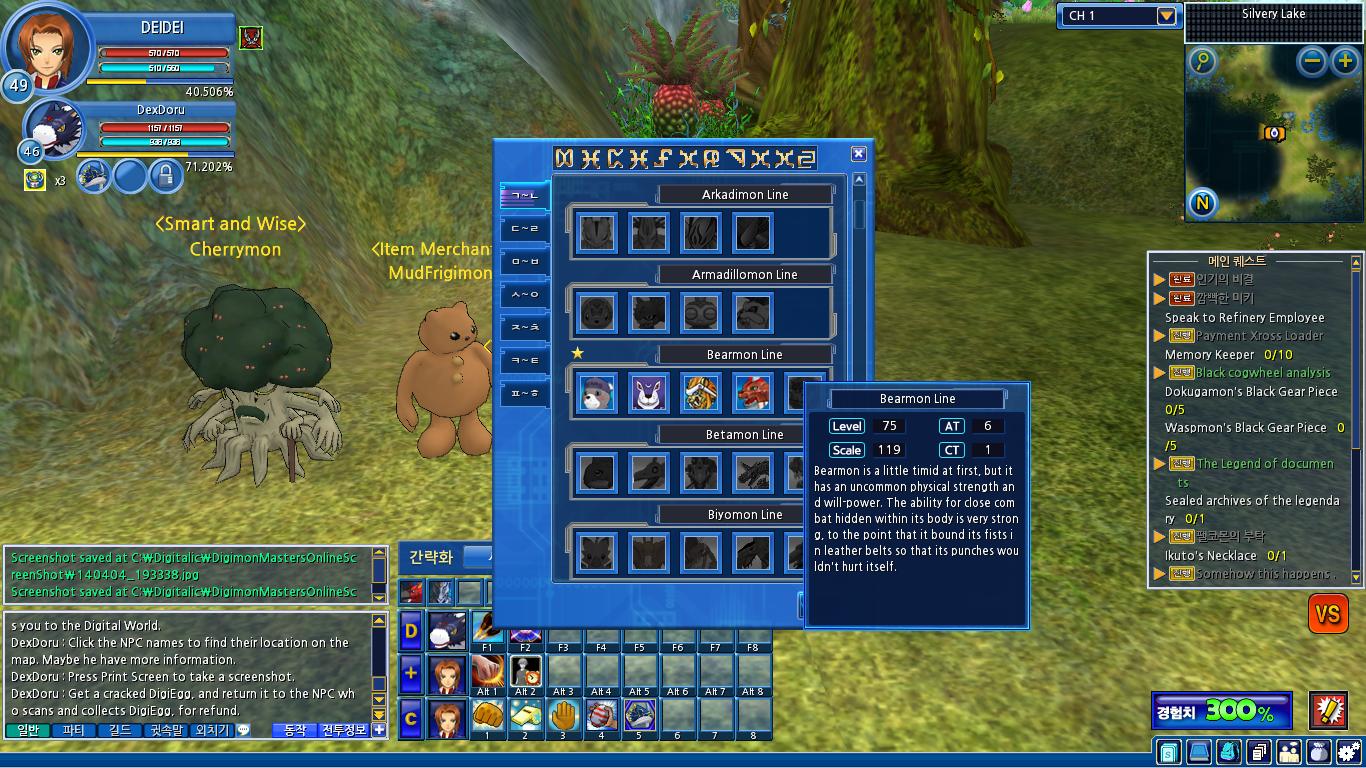Click the N compass button on minimap
Viewport: 1366px width, 768px height.
[x=1203, y=204]
